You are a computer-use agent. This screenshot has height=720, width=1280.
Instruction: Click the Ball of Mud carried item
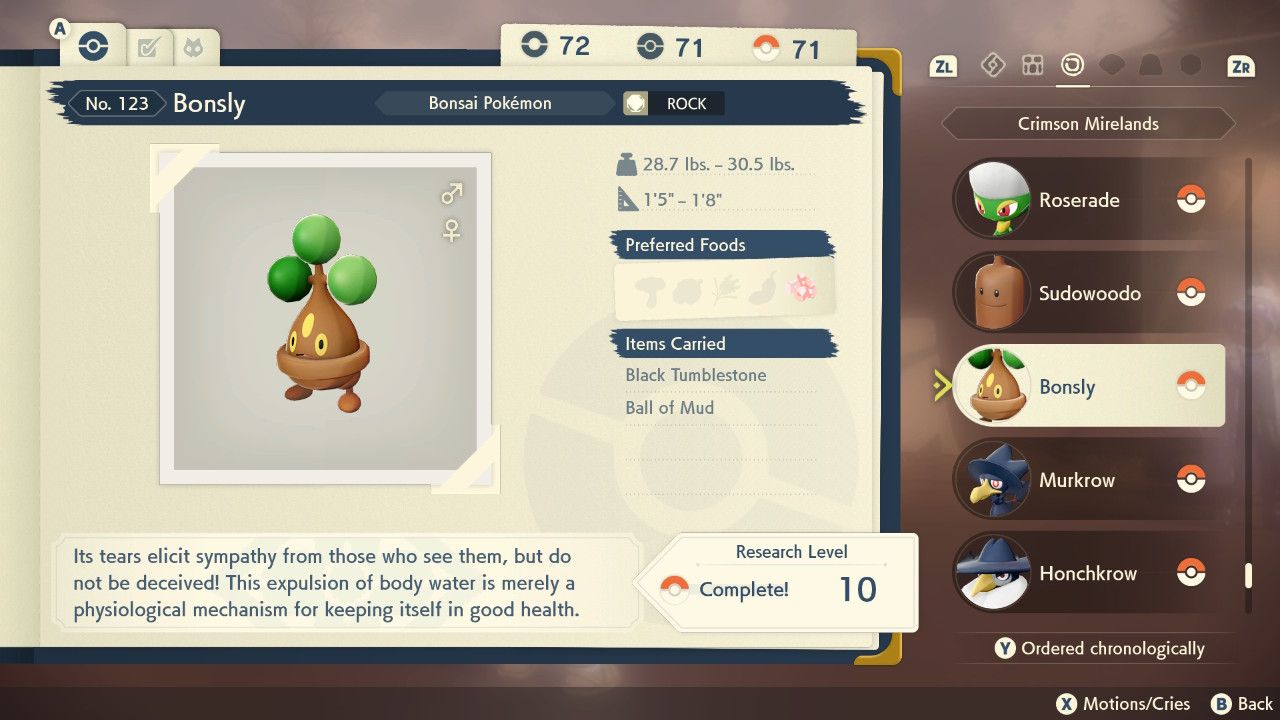tap(670, 407)
